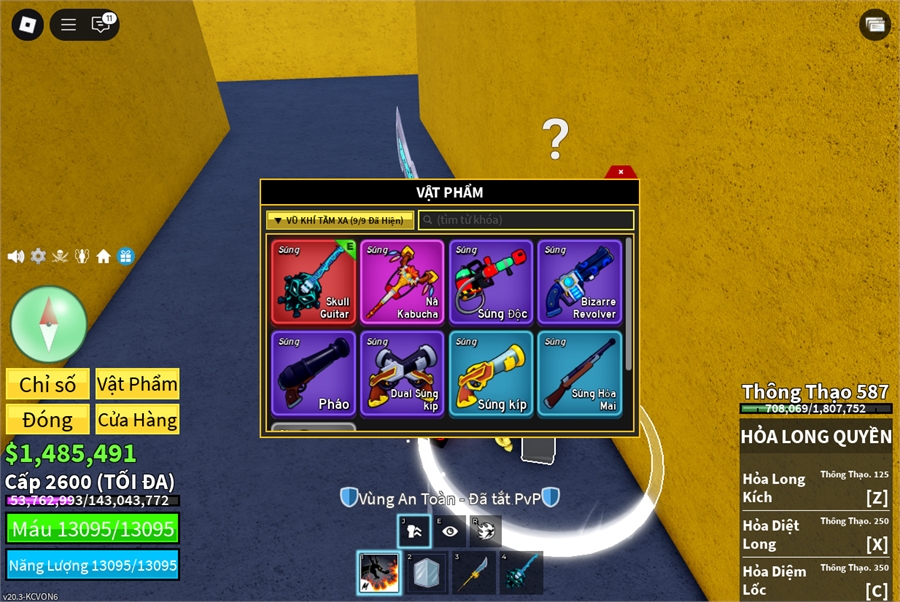Close the Vật Phẩm inventory window
Viewport: 900px width, 602px height.
pos(621,172)
